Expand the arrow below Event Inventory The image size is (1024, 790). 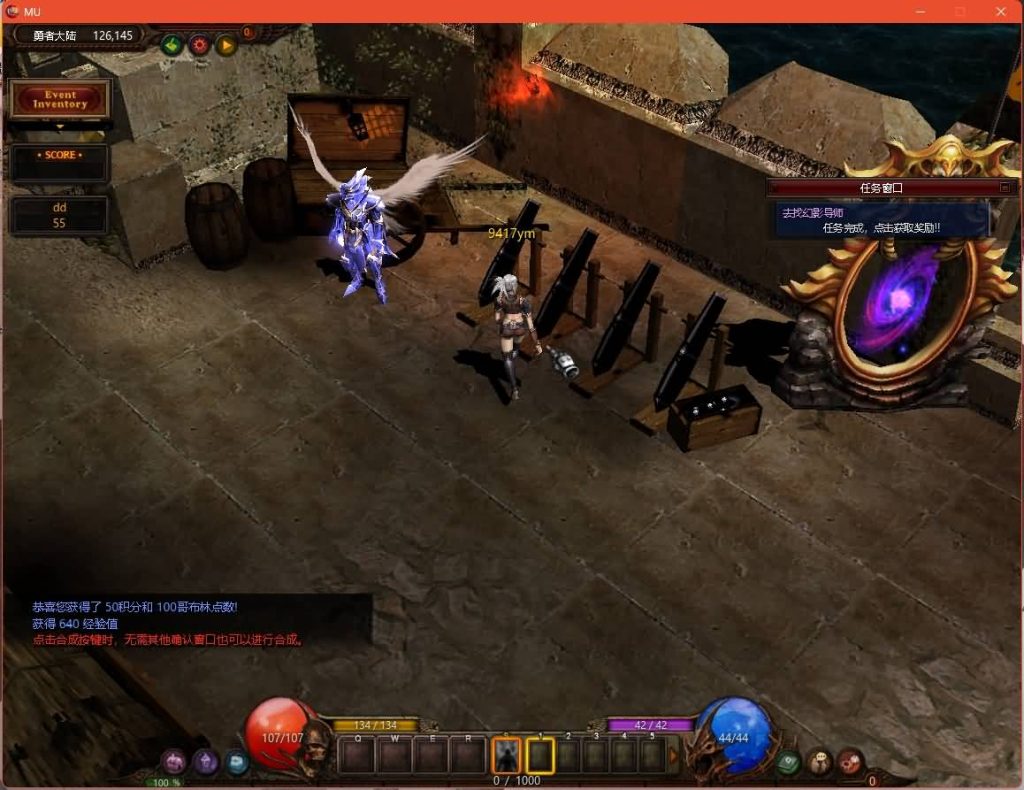pos(59,127)
